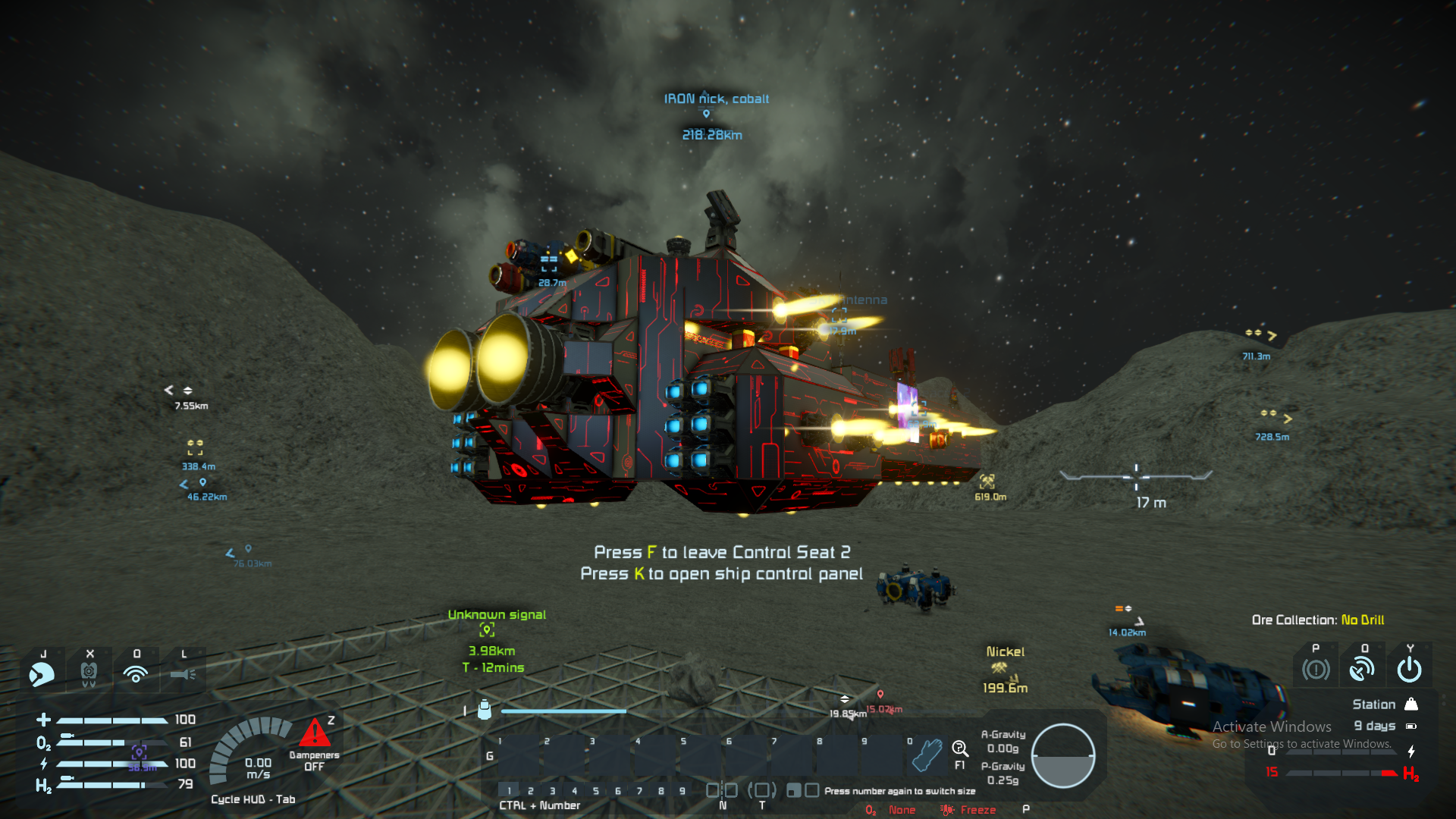Select the glove hand slot in hotbar
The height and width of the screenshot is (819, 1456).
tap(926, 755)
